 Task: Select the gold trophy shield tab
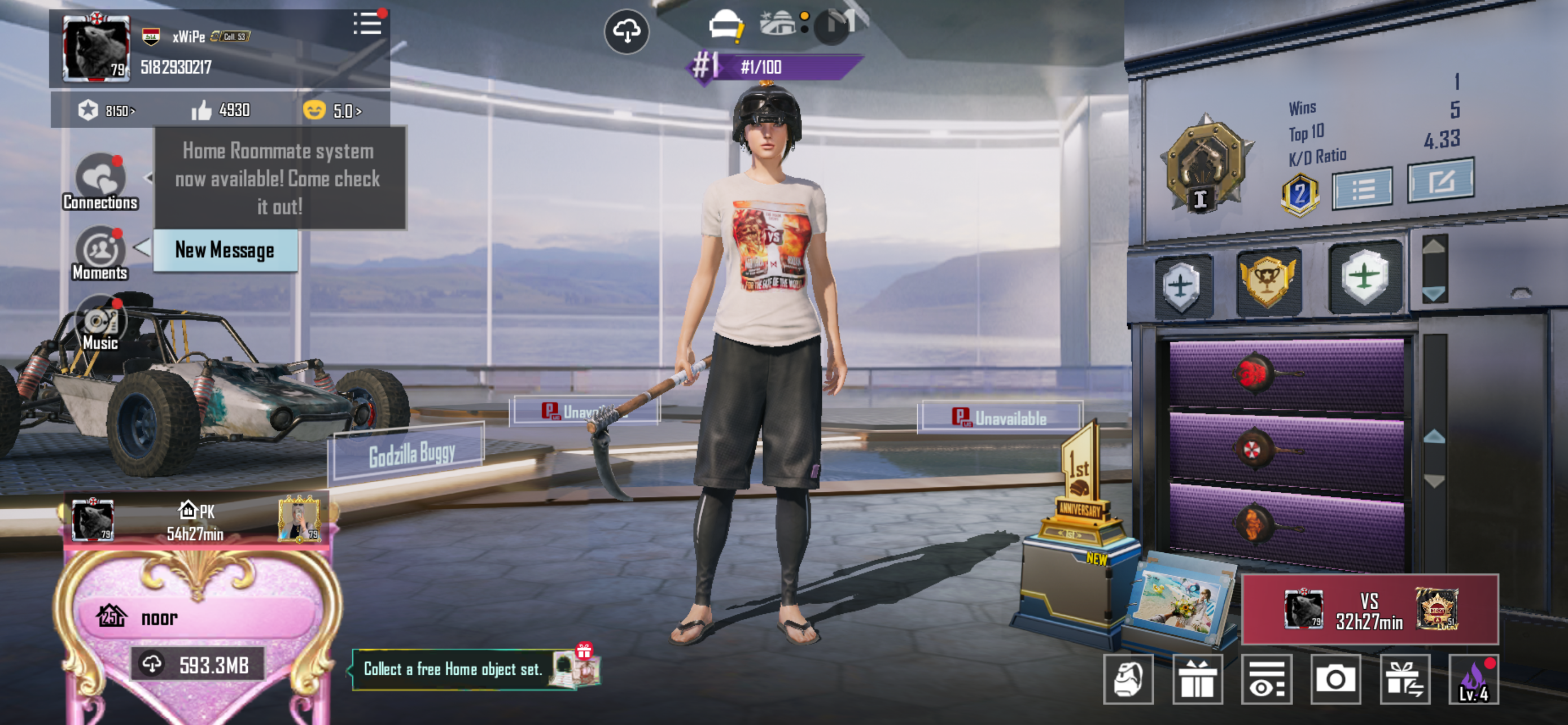click(x=1268, y=281)
